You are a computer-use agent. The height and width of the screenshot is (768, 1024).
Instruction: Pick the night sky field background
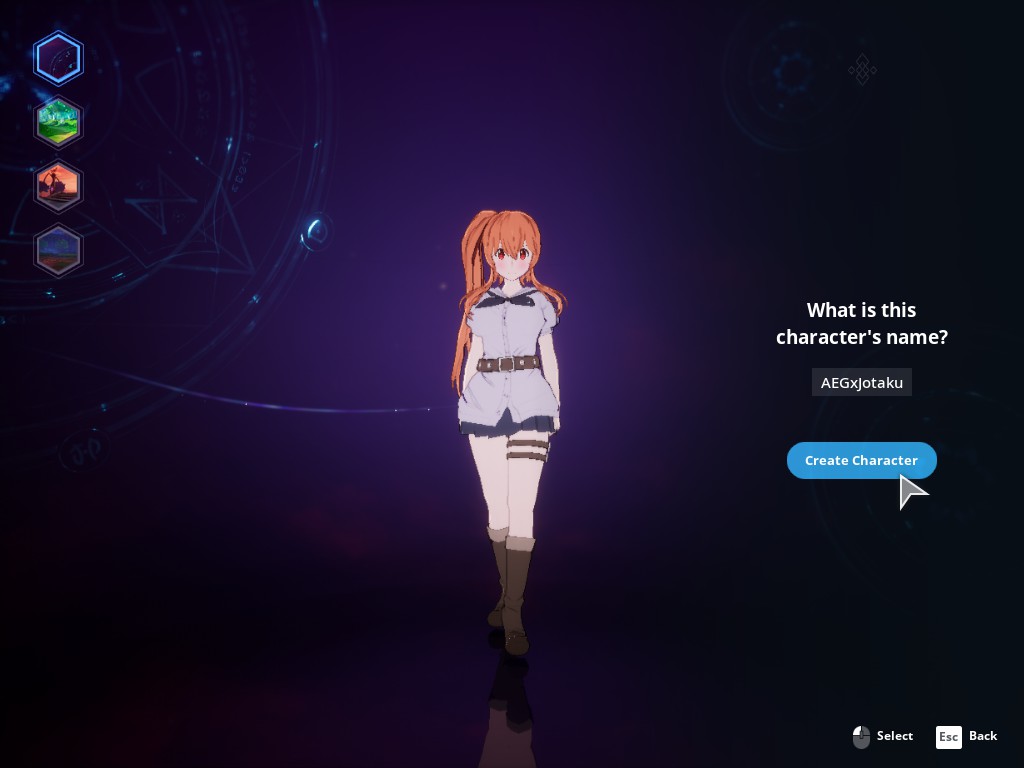(x=58, y=250)
